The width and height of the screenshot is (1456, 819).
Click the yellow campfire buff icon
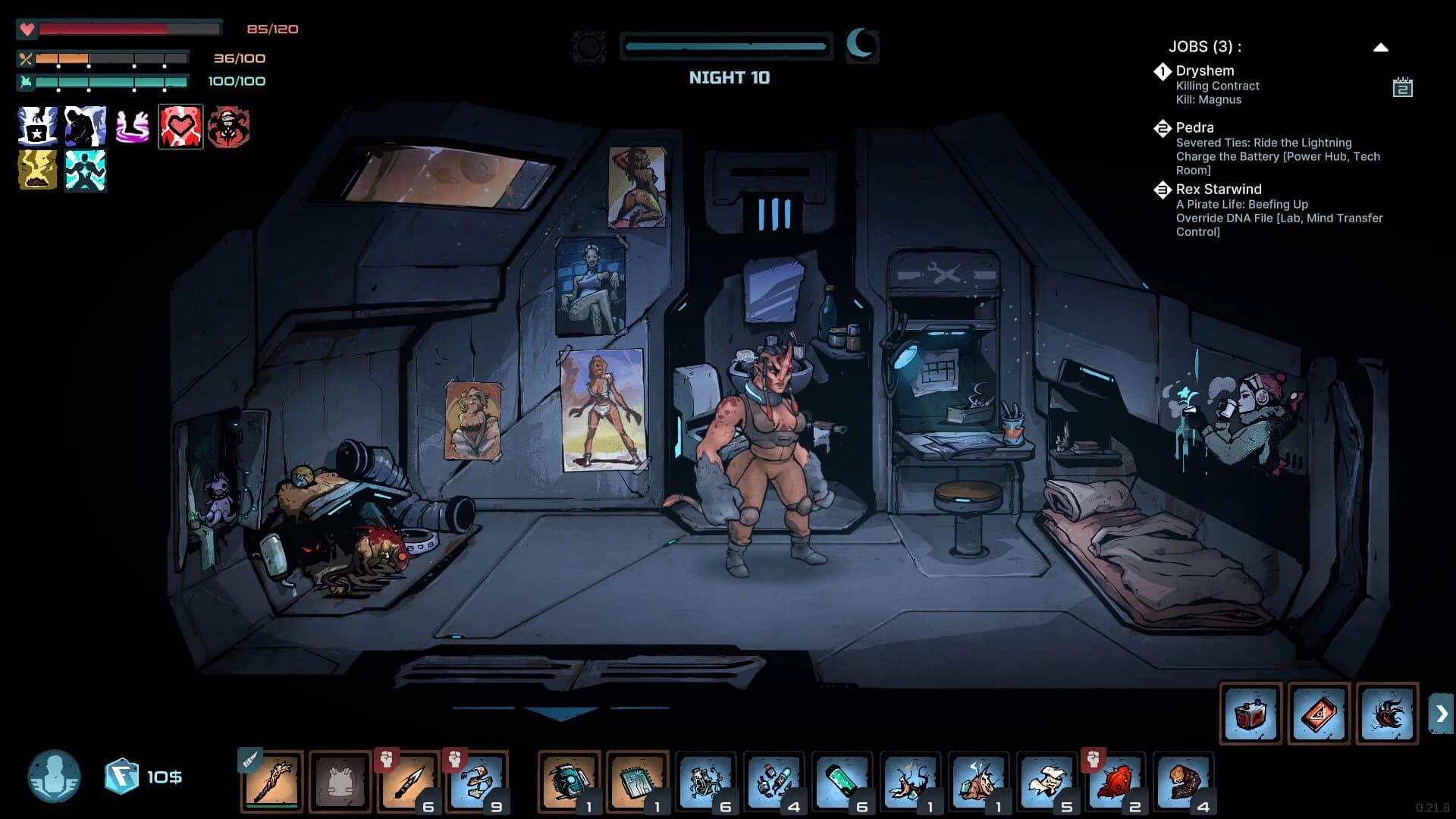36,171
